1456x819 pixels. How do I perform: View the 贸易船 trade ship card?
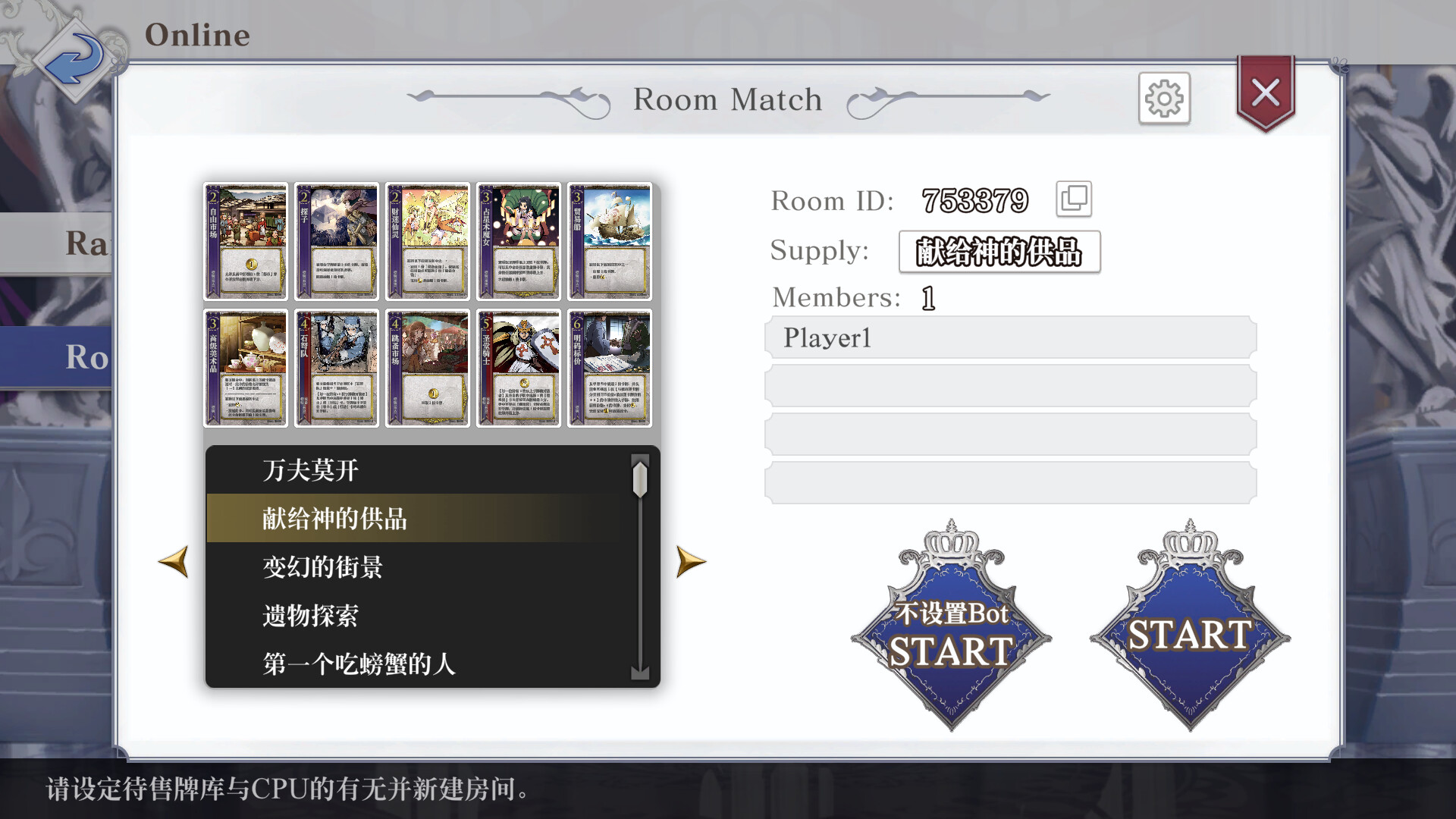pos(609,241)
